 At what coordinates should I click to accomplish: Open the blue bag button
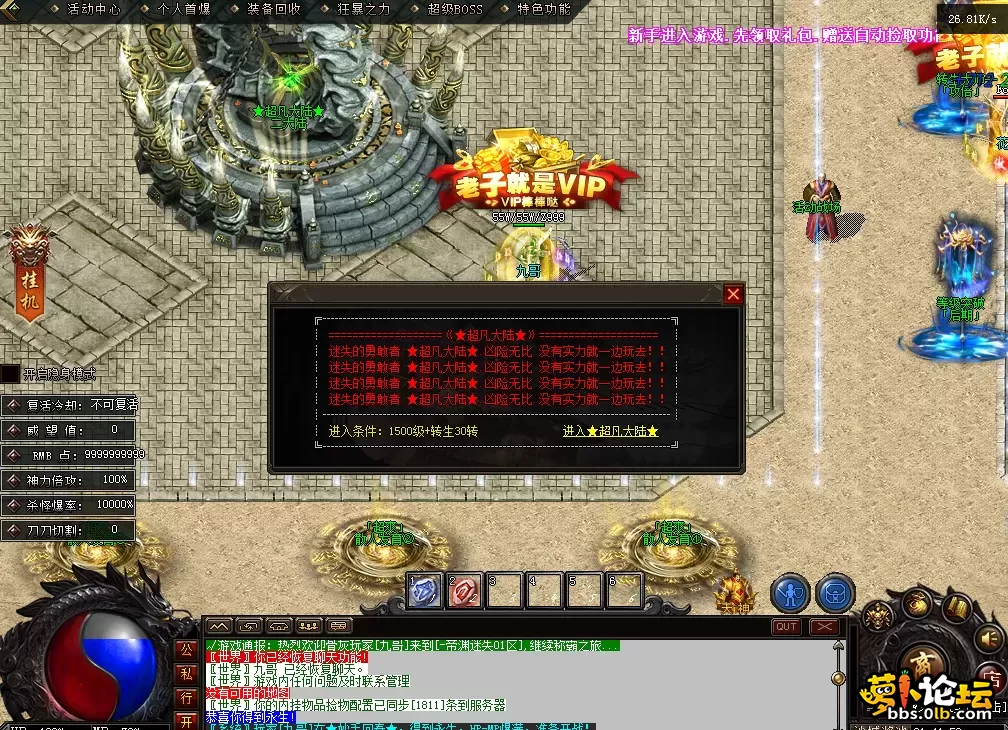click(835, 593)
